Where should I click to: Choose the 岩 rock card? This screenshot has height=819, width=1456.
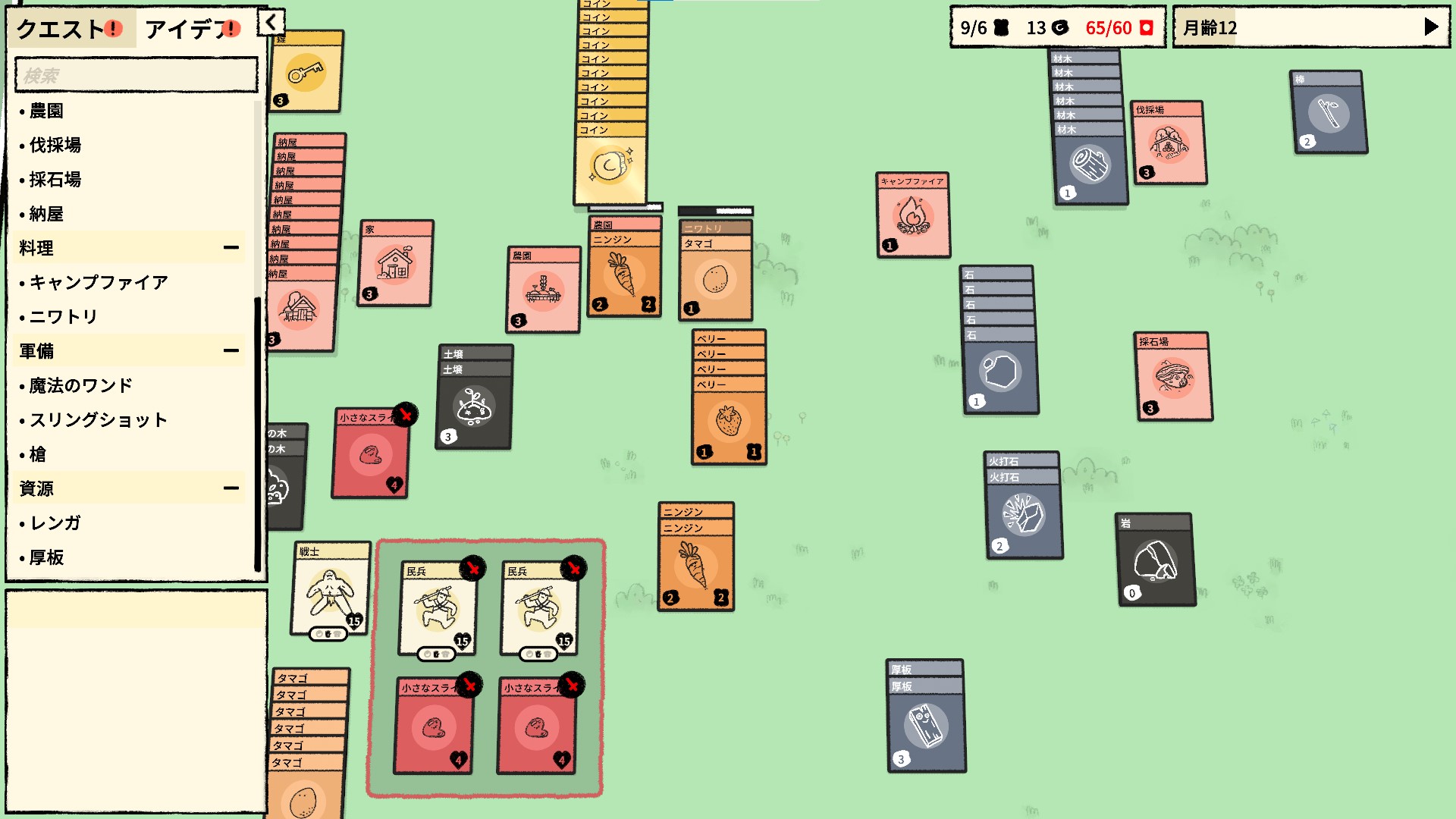pos(1156,561)
